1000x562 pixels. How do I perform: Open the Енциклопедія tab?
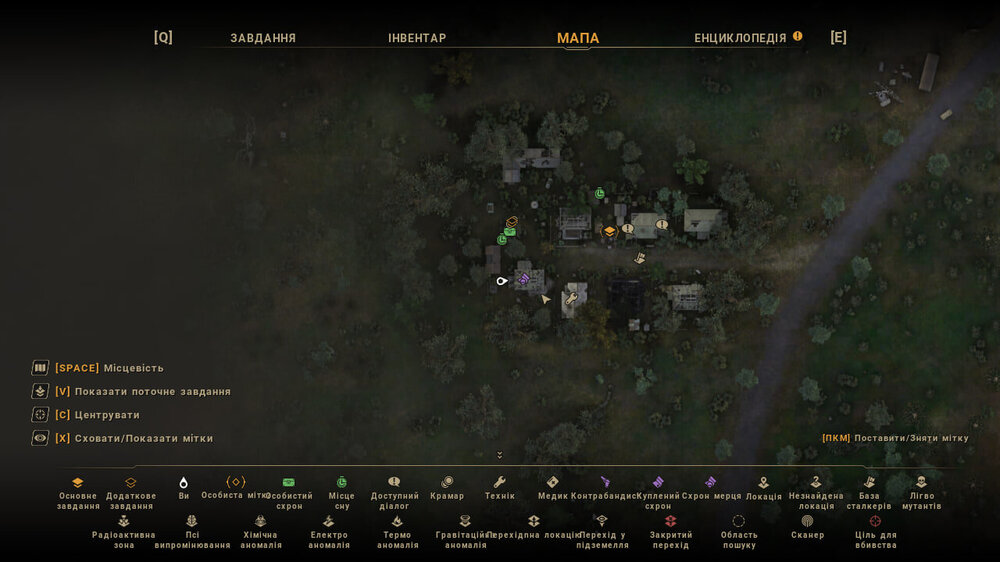[x=740, y=38]
